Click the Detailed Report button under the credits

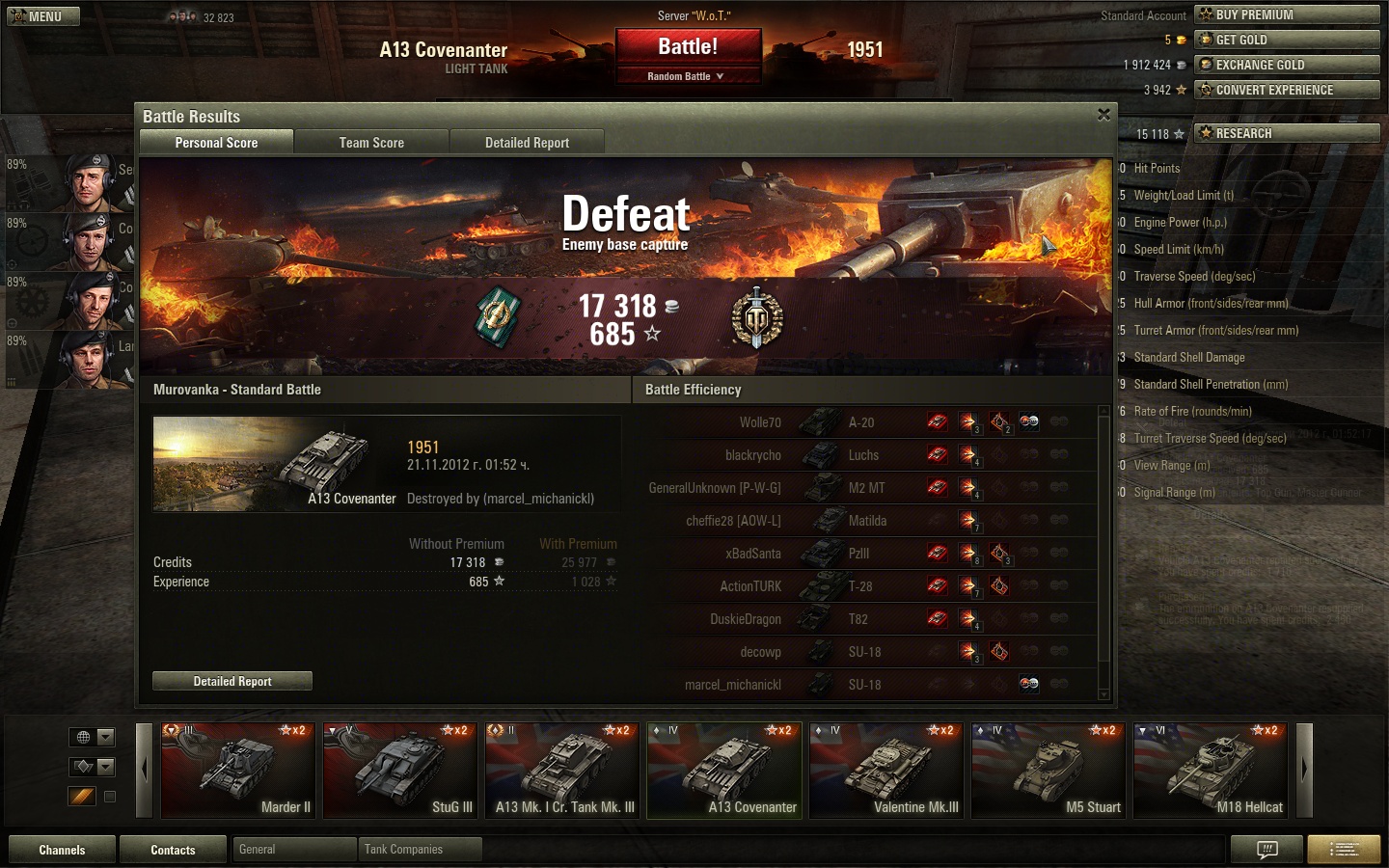[x=232, y=682]
